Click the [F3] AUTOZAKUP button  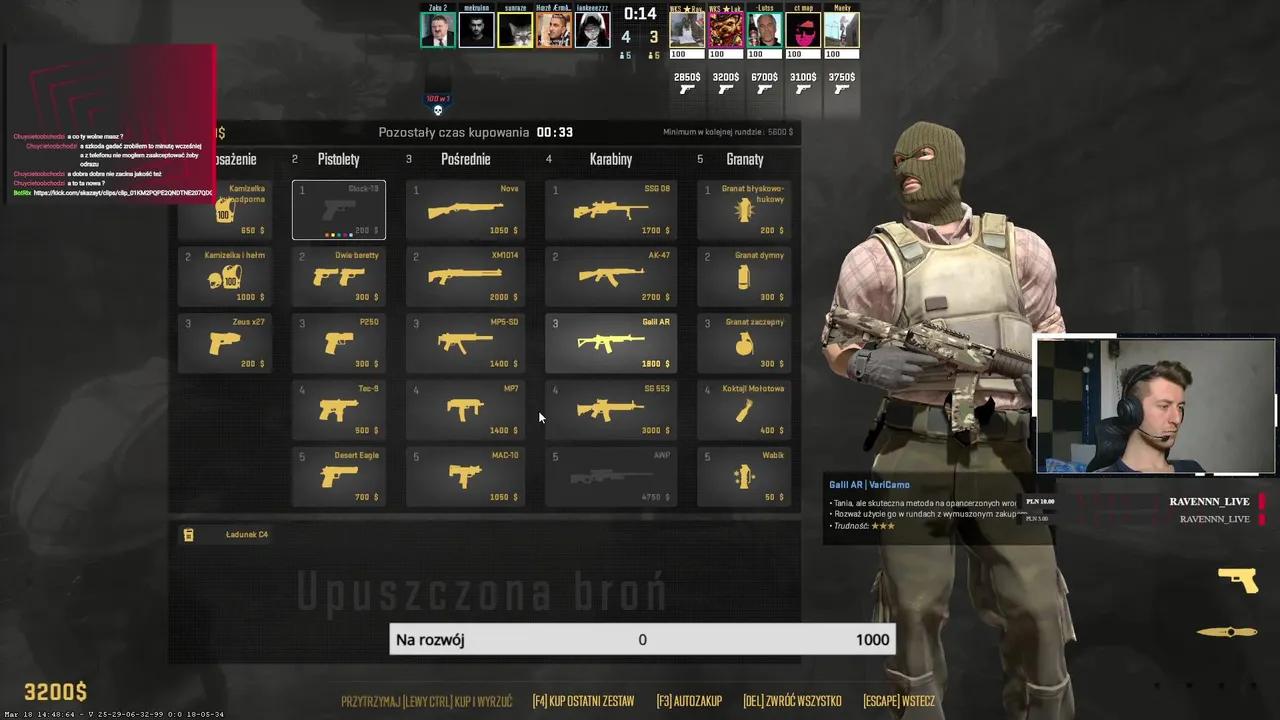[x=689, y=701]
